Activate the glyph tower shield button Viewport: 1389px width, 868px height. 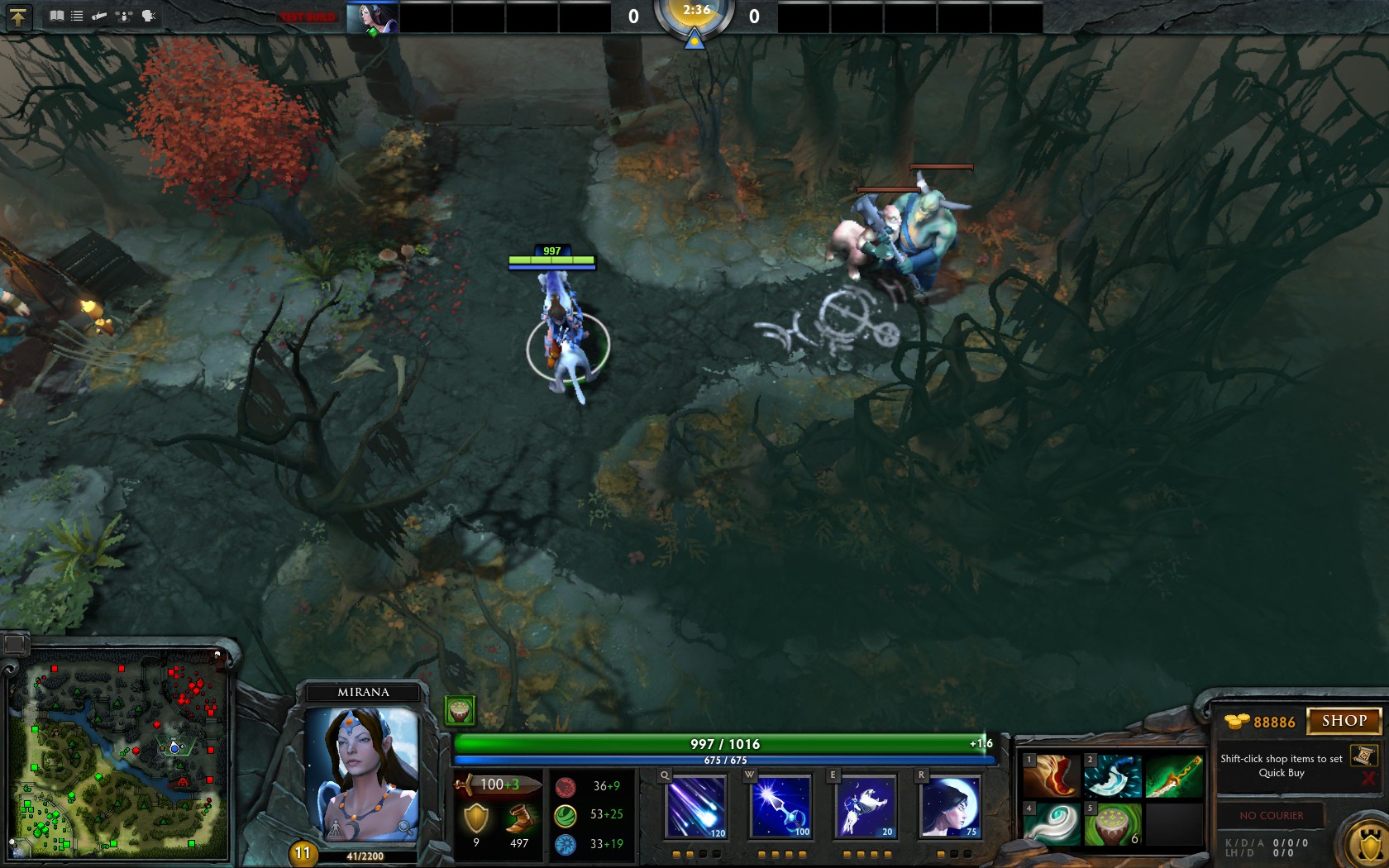1368,845
